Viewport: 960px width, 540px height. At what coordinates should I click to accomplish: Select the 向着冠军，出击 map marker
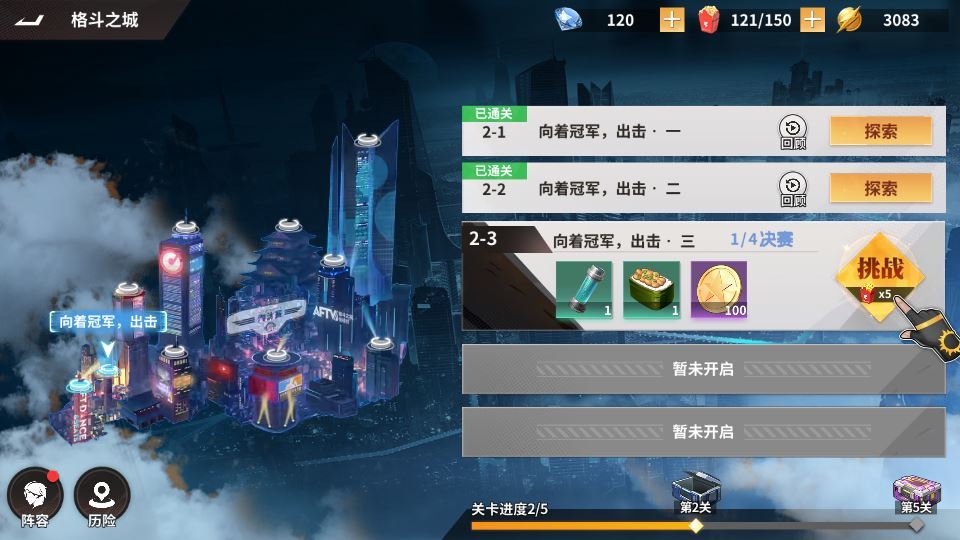(x=107, y=322)
